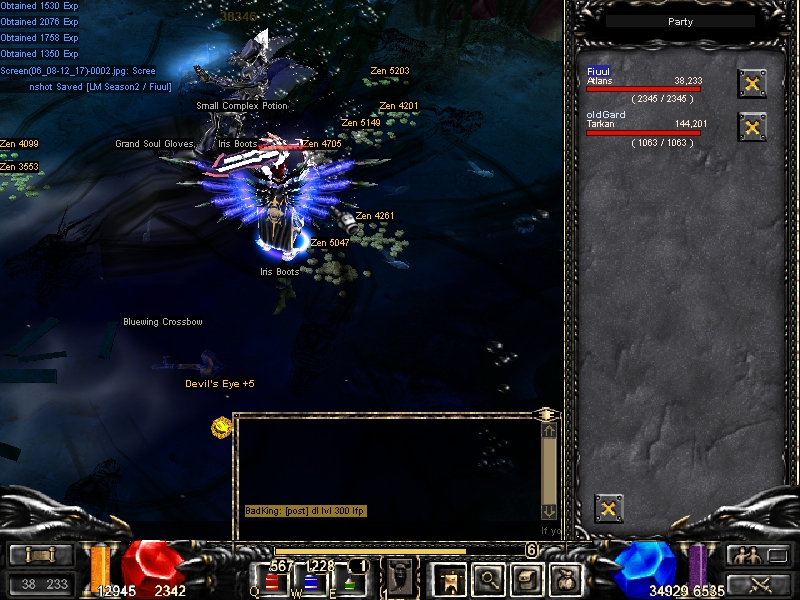Image resolution: width=800 pixels, height=600 pixels.
Task: Use the green potion slot
Action: (349, 580)
